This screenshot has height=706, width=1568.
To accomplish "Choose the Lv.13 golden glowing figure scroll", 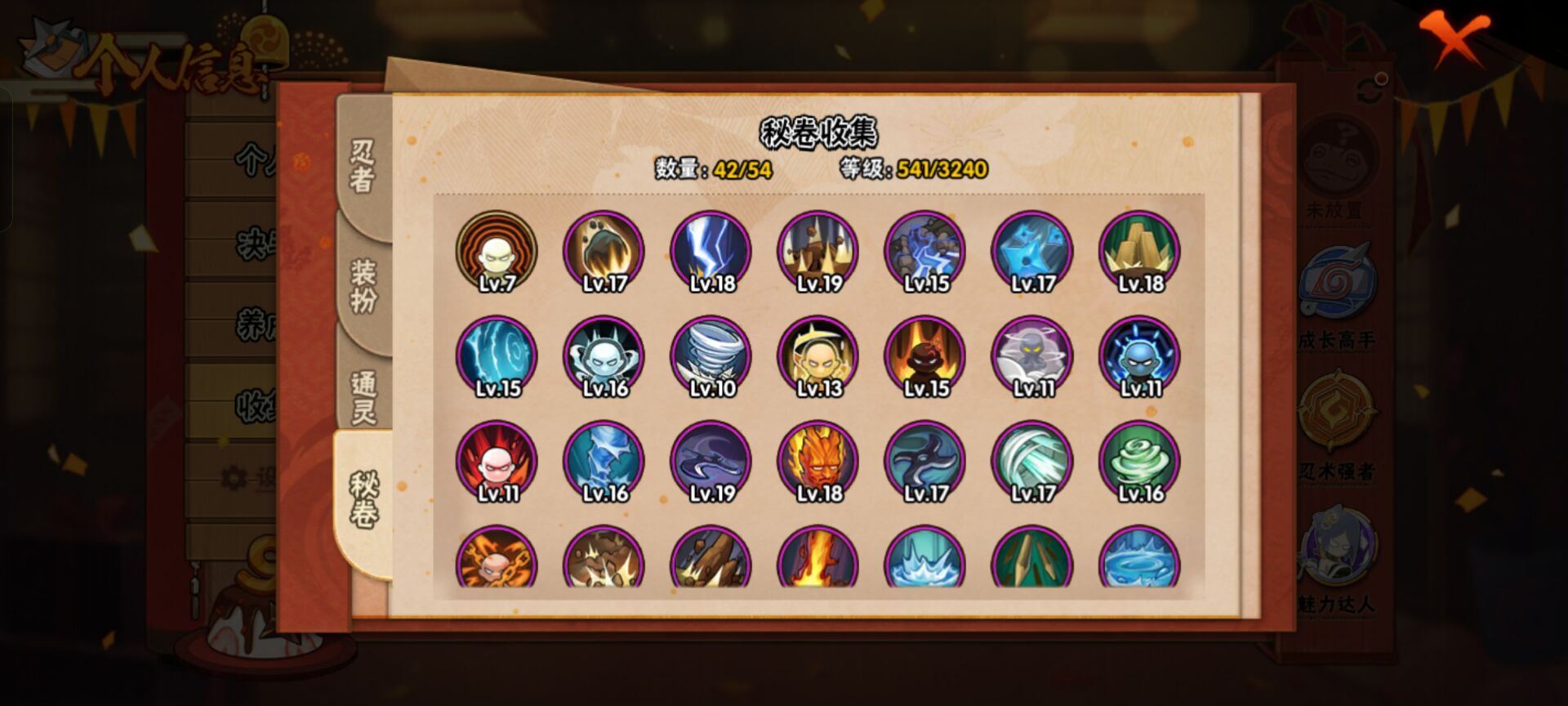I will 818,356.
